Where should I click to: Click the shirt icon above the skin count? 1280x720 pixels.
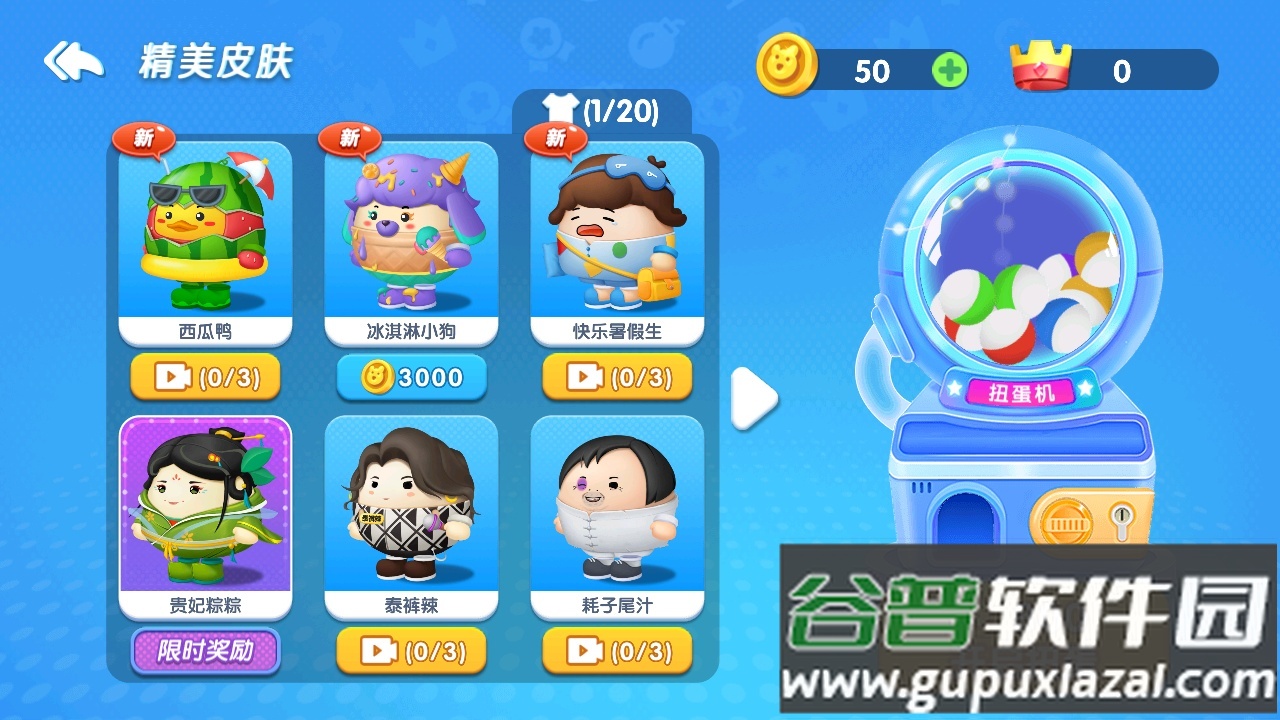(560, 108)
